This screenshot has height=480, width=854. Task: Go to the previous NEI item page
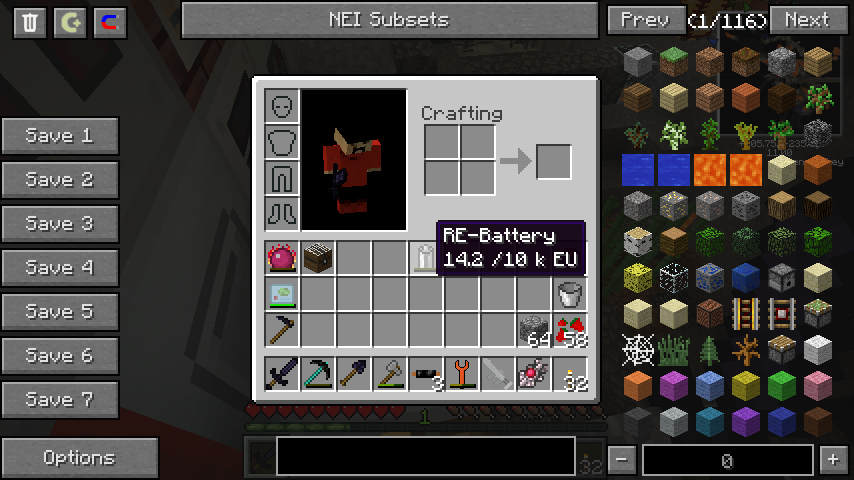coord(644,20)
